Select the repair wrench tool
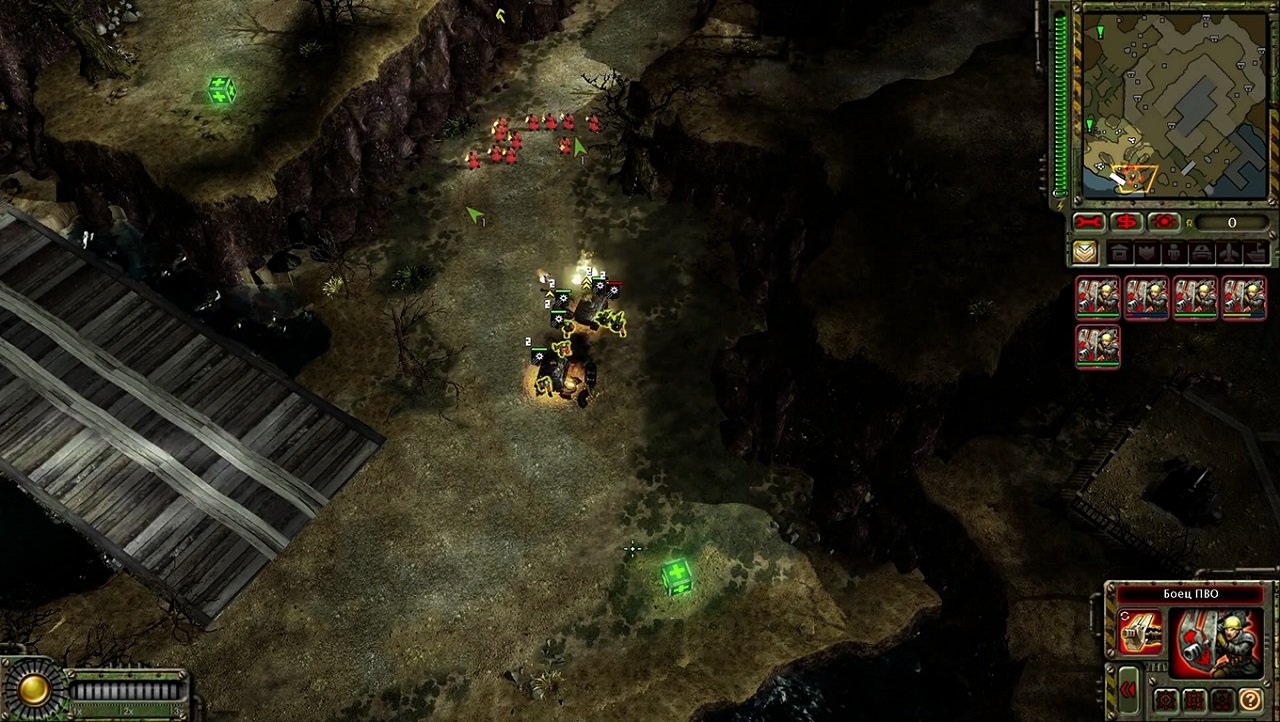The width and height of the screenshot is (1280, 722). [1087, 222]
